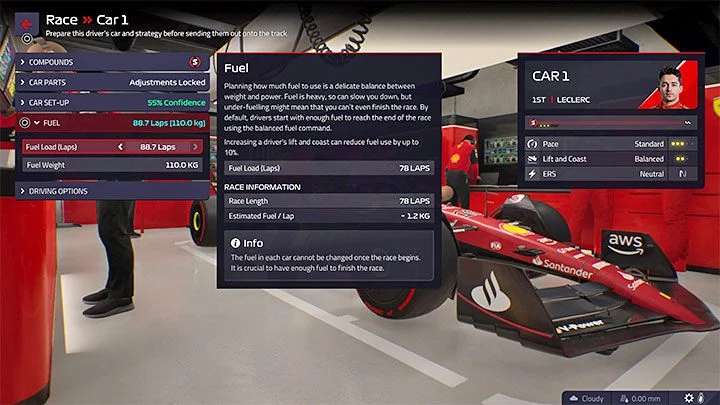The width and height of the screenshot is (720, 405).
Task: Collapse the Fuel section header
Action: [x=112, y=124]
